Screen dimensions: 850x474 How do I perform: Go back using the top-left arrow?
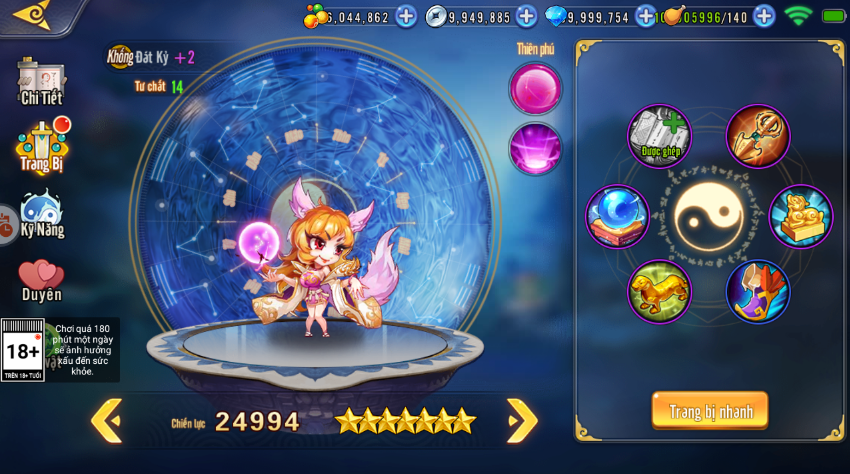30,14
